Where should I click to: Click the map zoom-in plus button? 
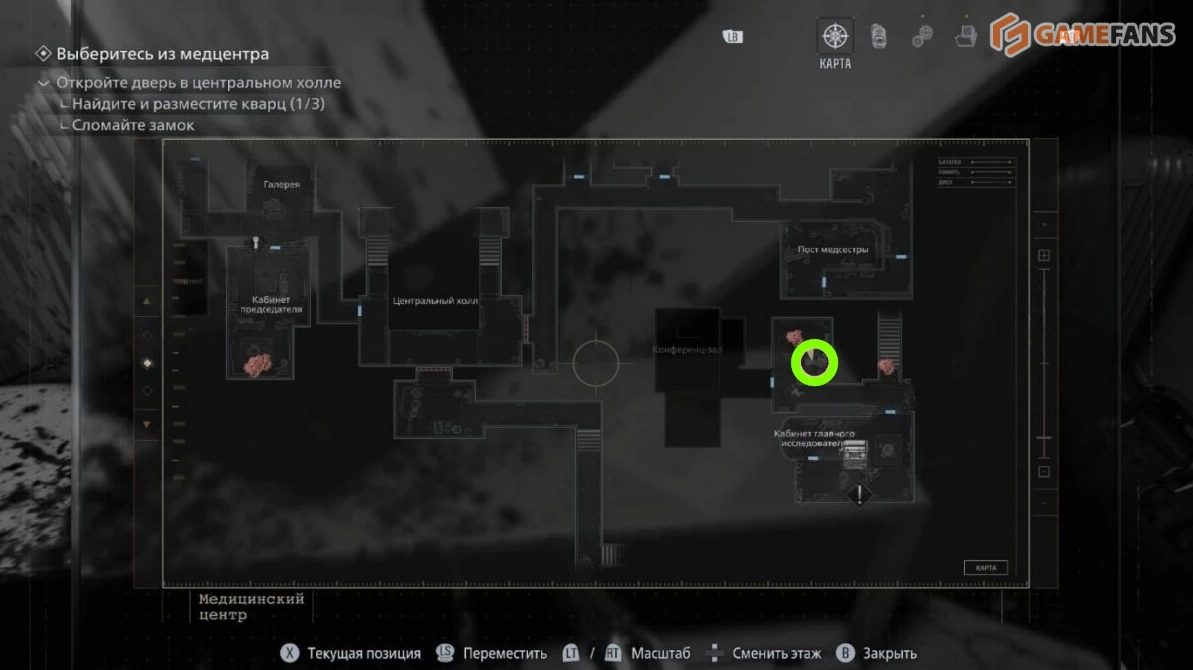1044,256
